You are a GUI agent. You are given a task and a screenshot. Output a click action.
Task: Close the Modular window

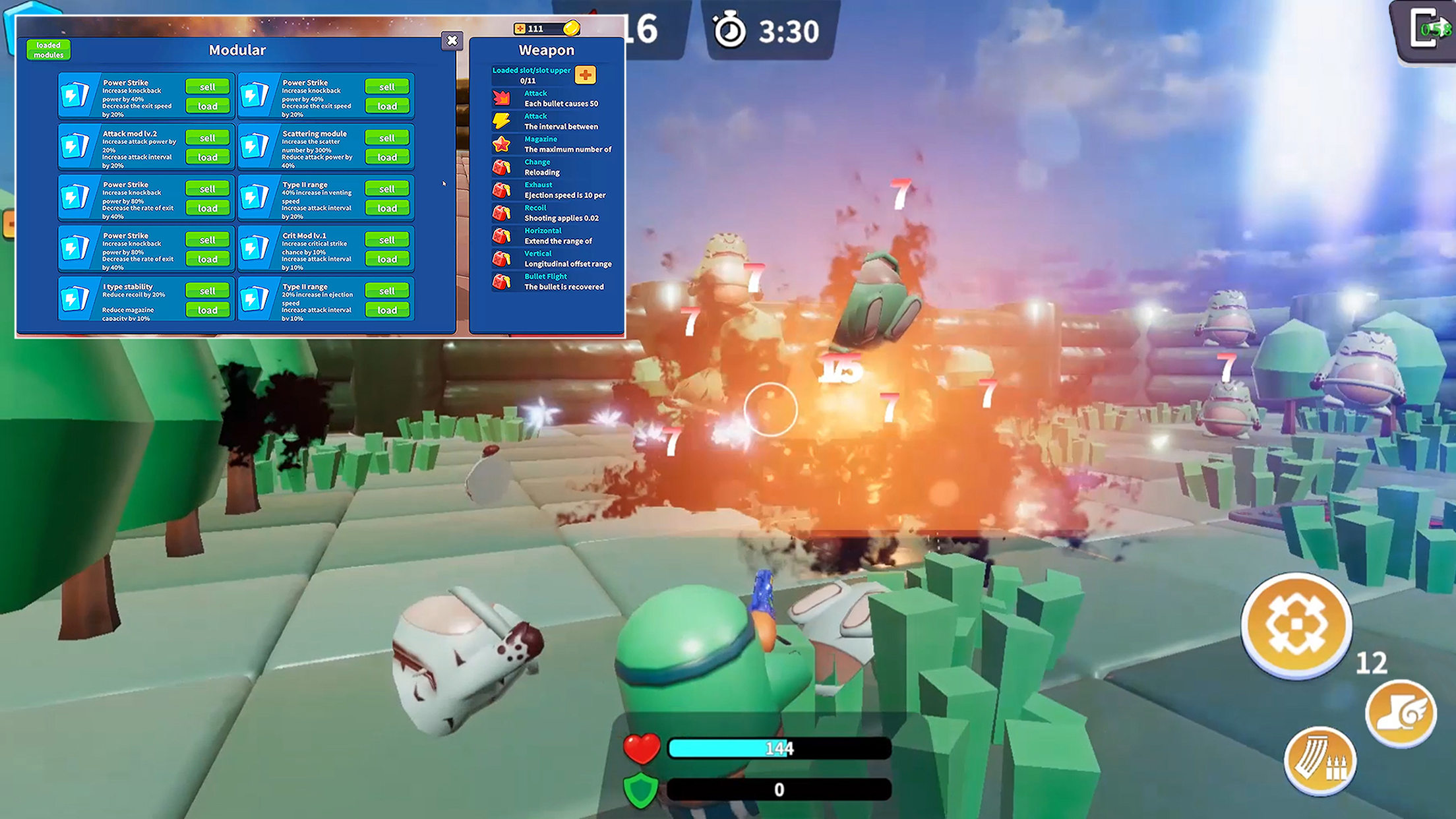click(452, 41)
